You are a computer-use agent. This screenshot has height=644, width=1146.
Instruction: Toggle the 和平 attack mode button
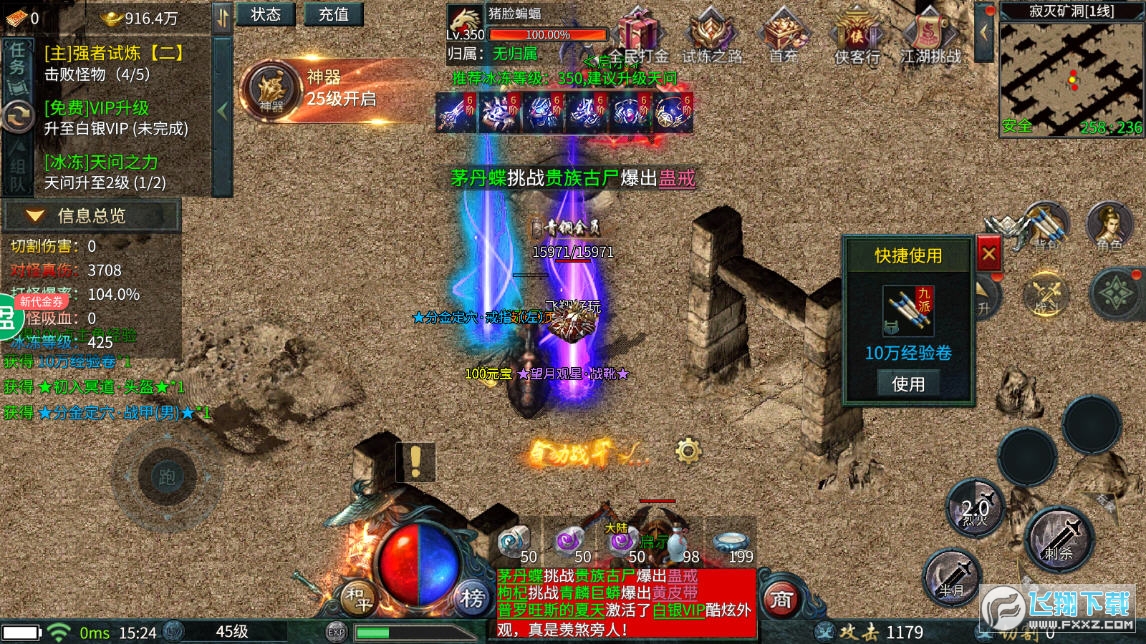click(x=358, y=598)
